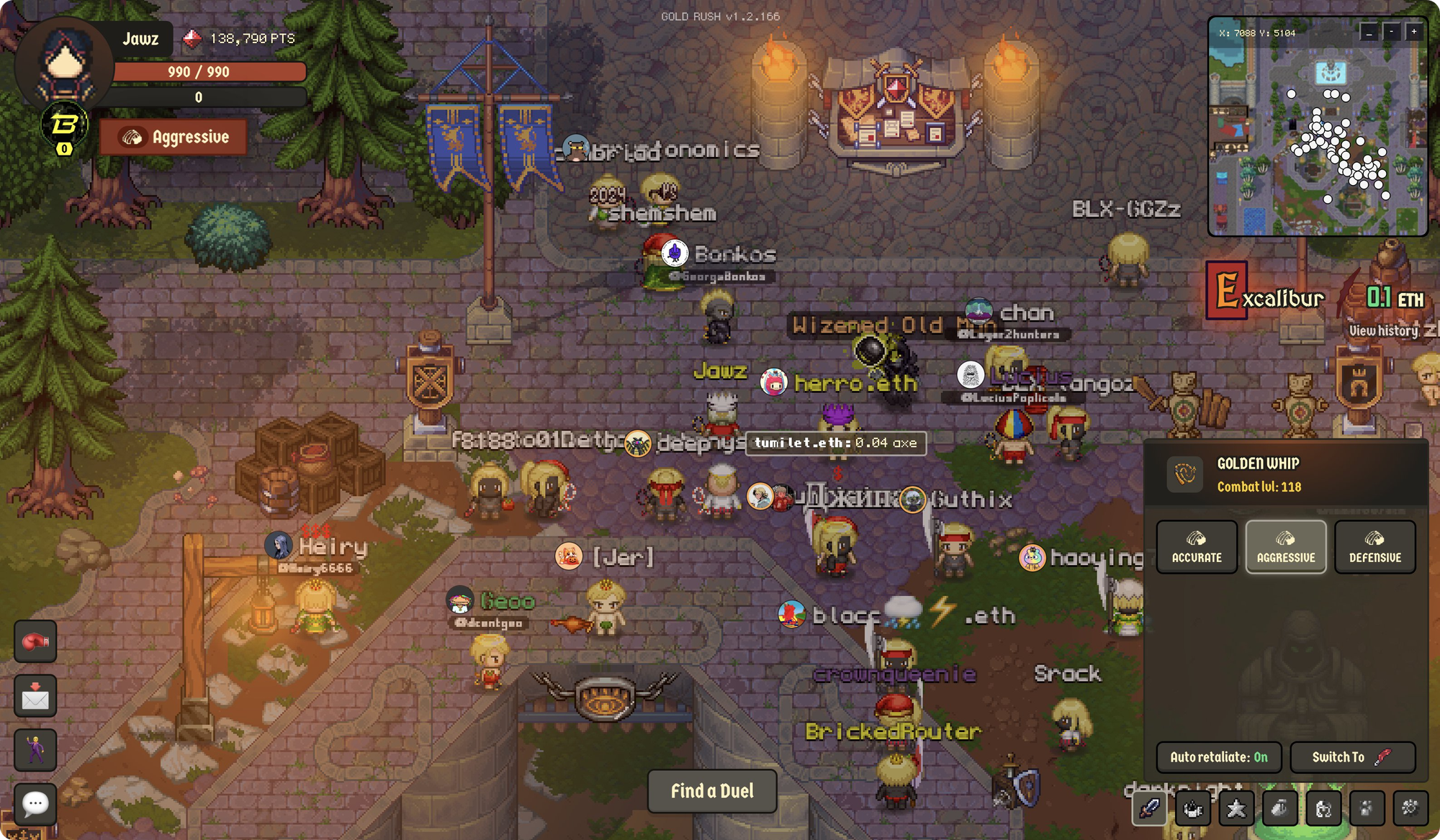Toggle Auto retaliate off
1440x840 pixels.
pyautogui.click(x=1218, y=757)
